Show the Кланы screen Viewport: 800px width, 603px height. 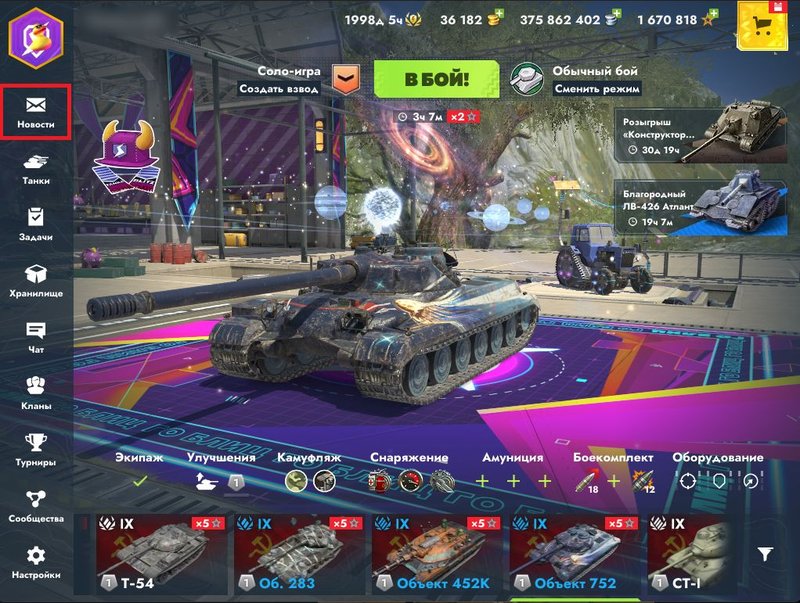point(36,393)
